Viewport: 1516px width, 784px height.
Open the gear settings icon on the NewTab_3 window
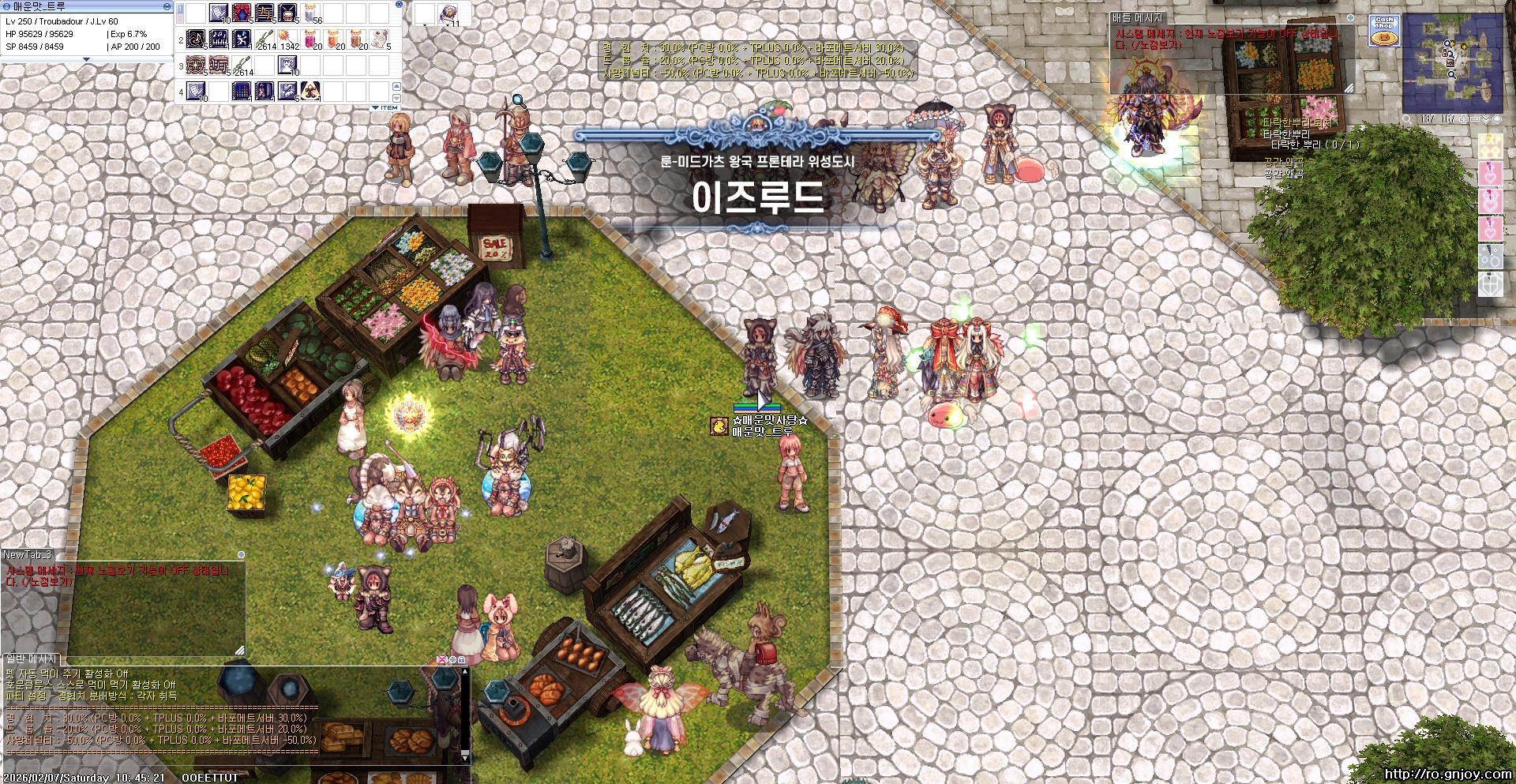click(x=241, y=556)
